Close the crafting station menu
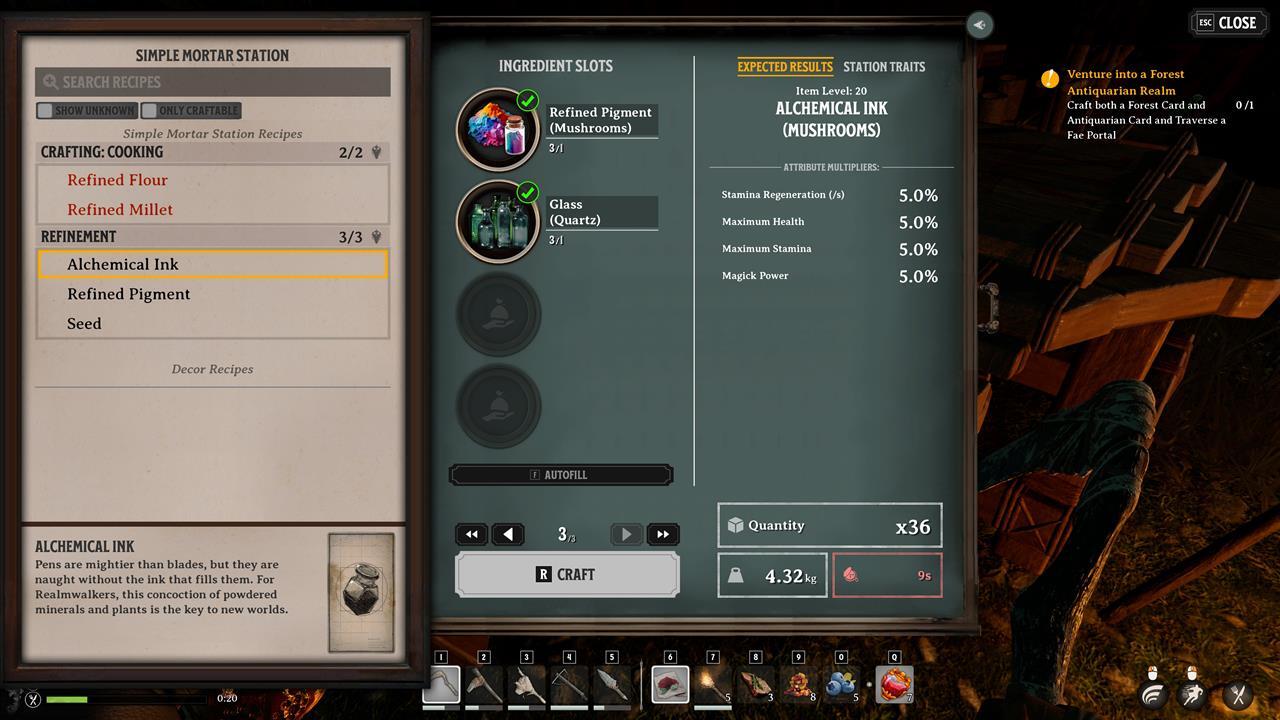The image size is (1280, 720). pyautogui.click(x=1227, y=23)
